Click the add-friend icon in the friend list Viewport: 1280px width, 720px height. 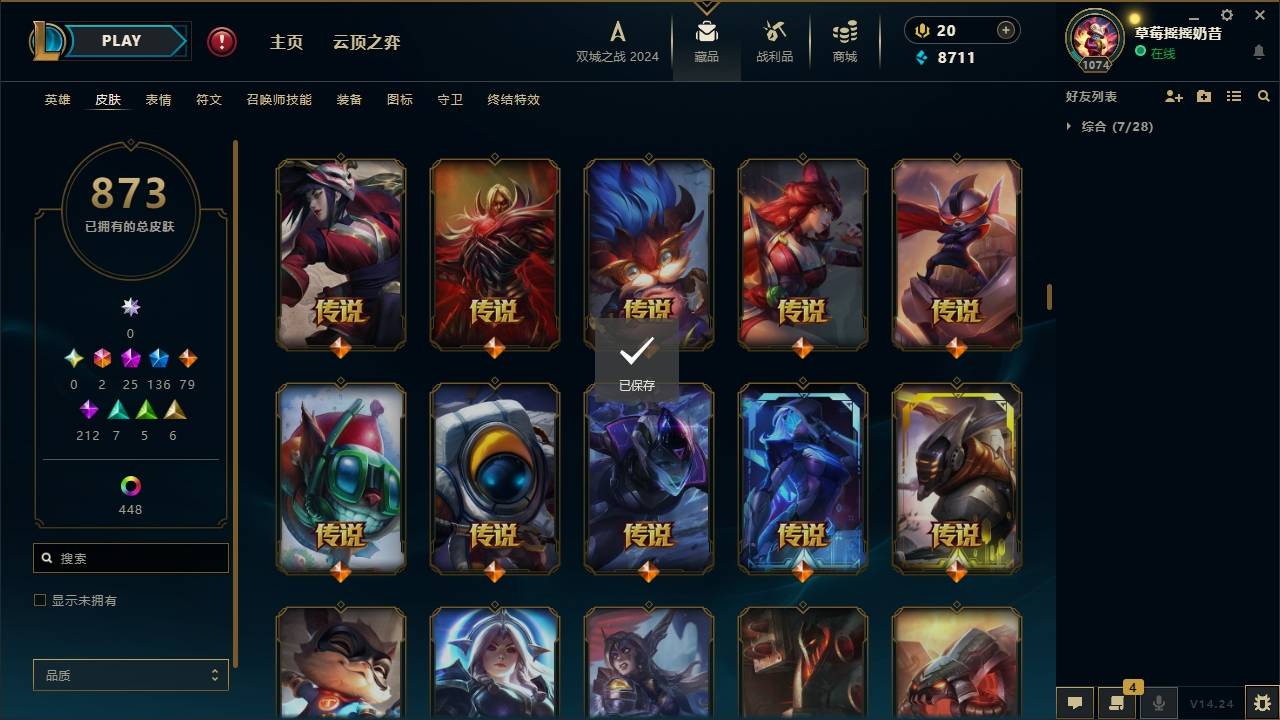(1174, 95)
